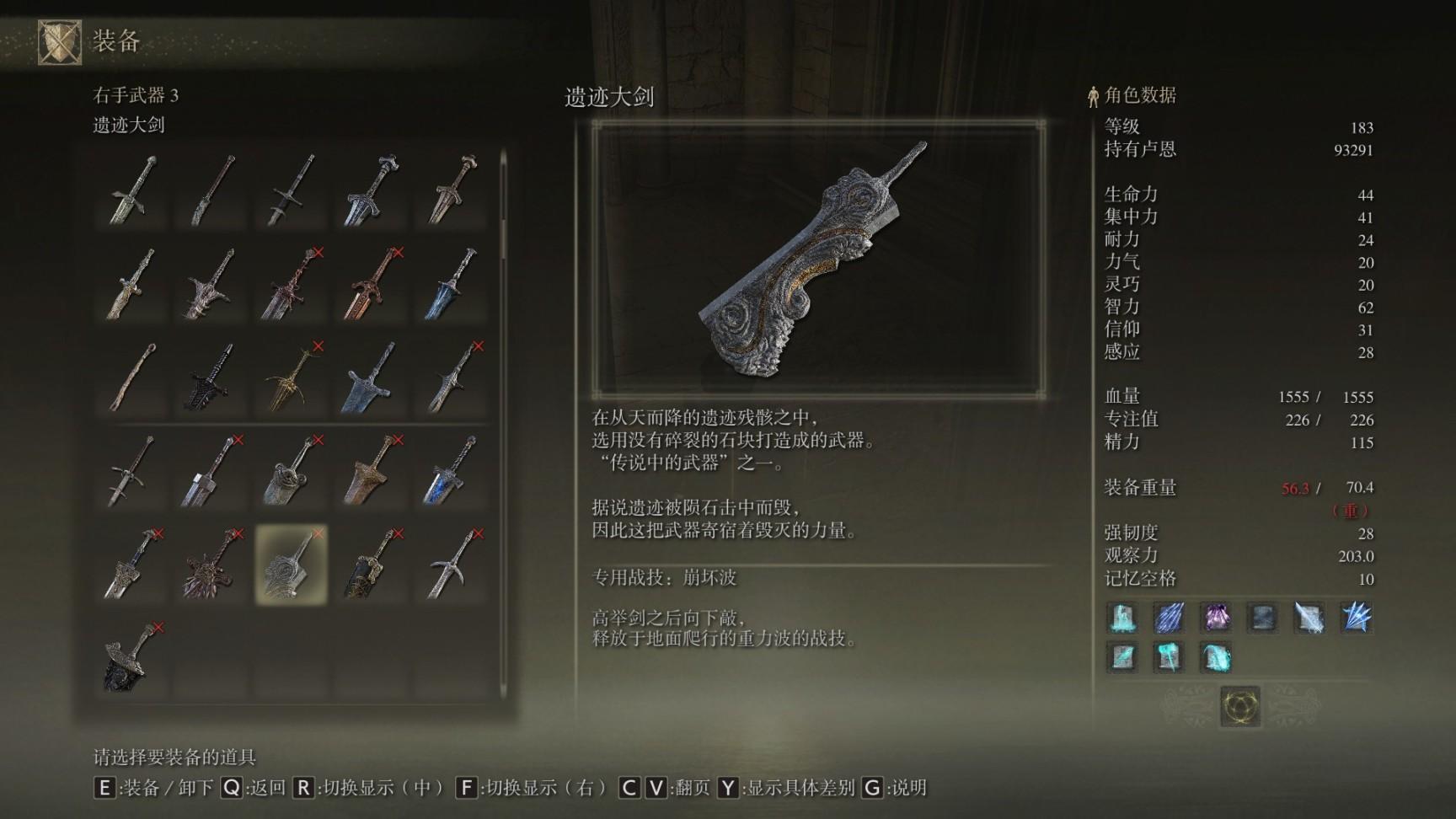Choose the blocky square-tipped greatsword
This screenshot has width=1456, height=819.
coord(211,470)
